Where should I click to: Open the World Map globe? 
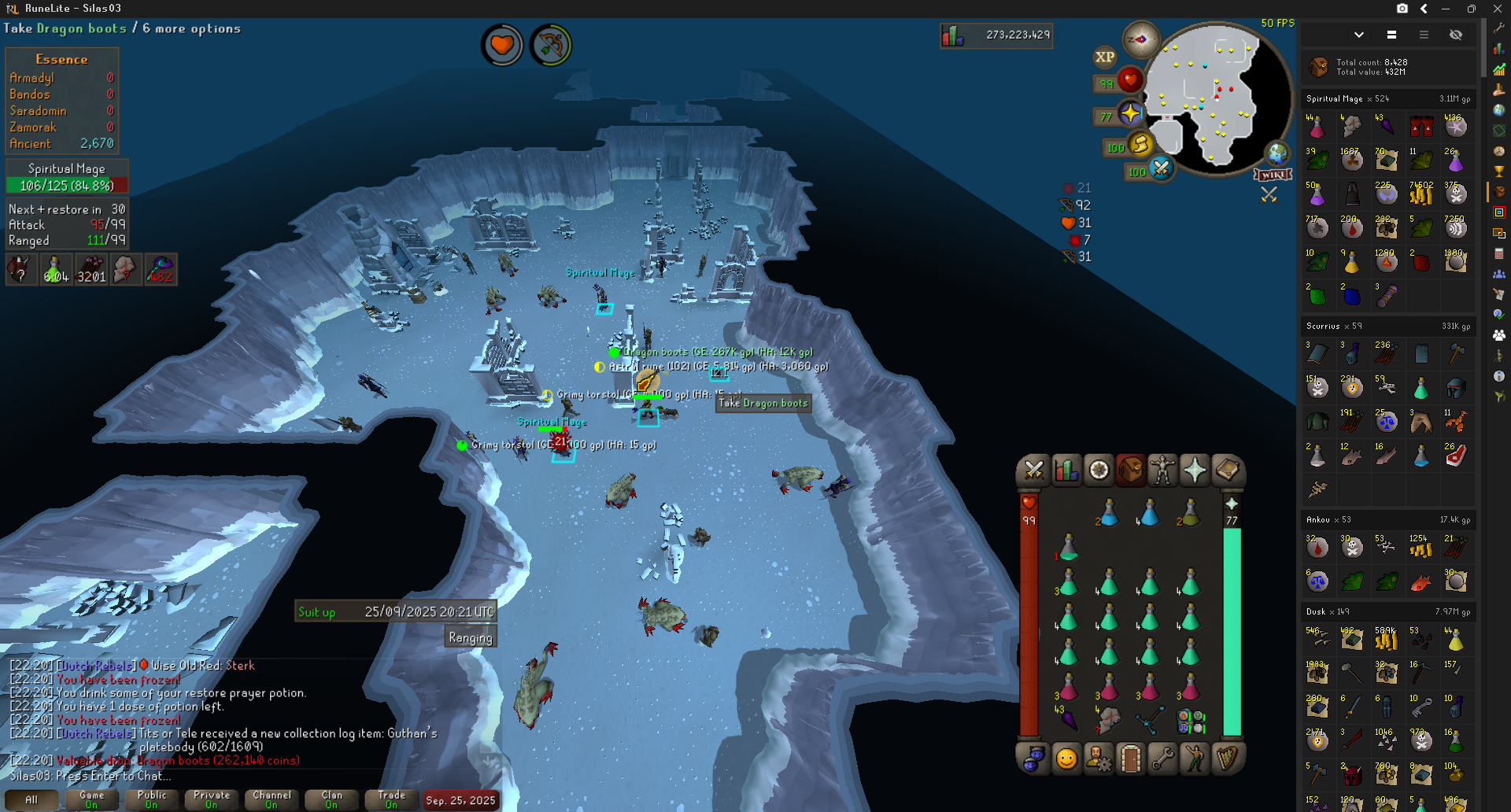[x=1276, y=153]
